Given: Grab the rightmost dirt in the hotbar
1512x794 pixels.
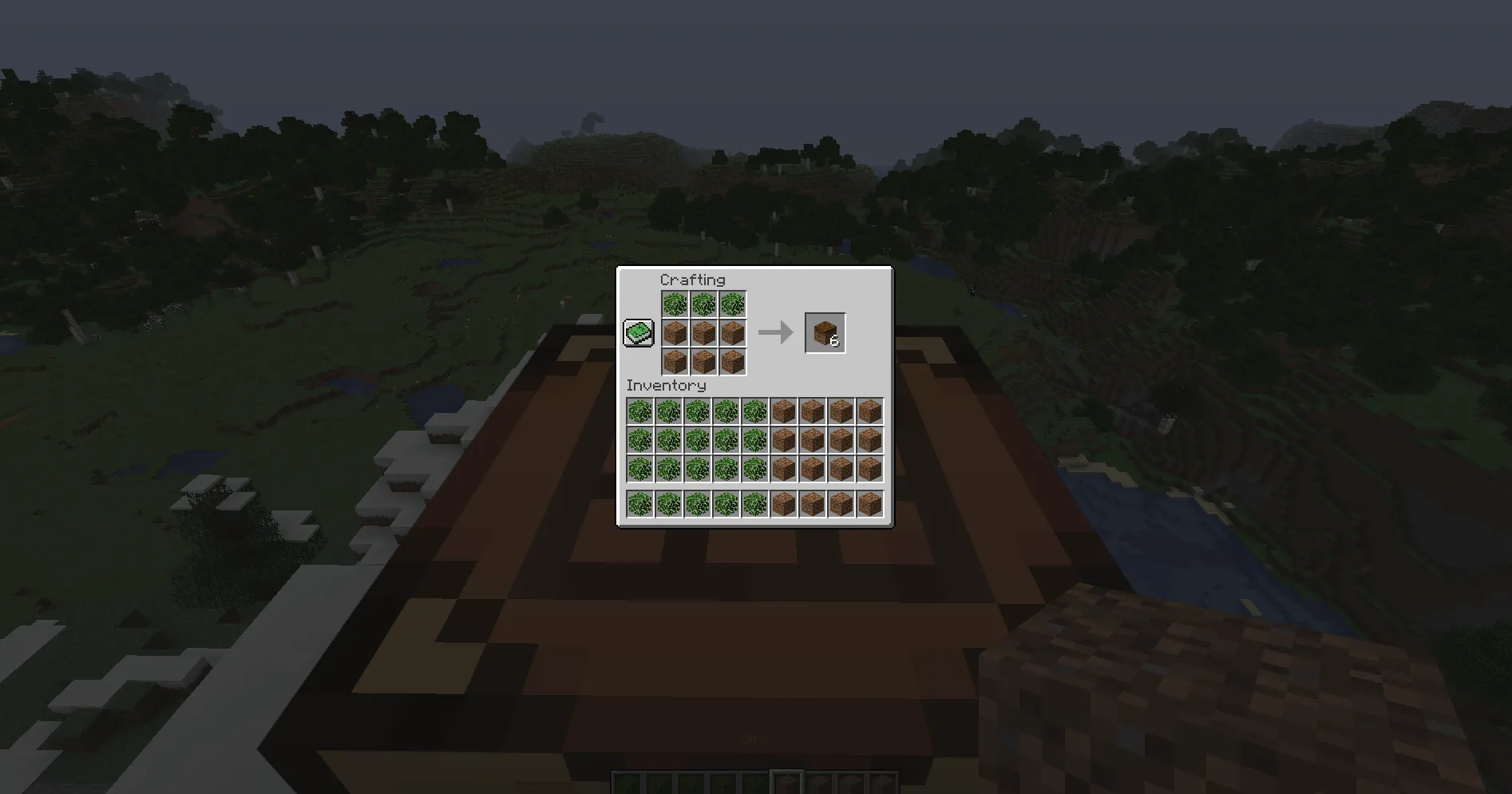Looking at the screenshot, I should [x=886, y=783].
